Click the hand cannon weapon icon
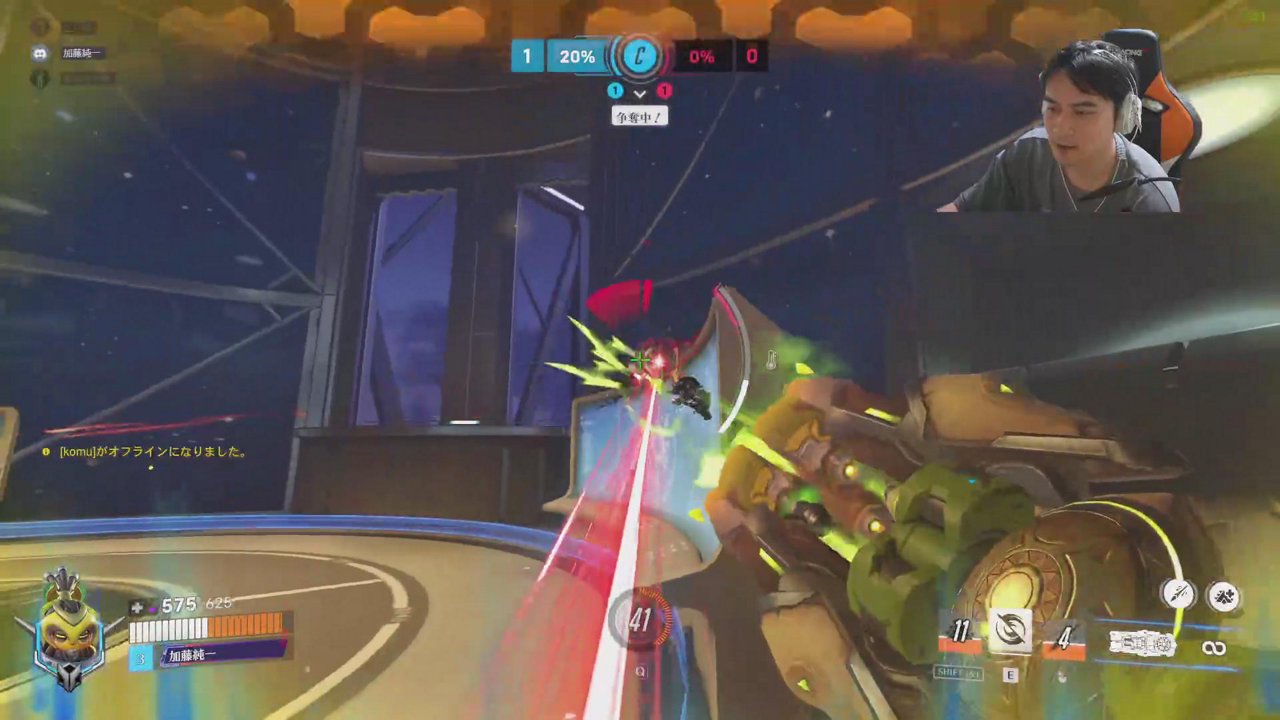Screen dimensions: 1280x720 [1143, 642]
